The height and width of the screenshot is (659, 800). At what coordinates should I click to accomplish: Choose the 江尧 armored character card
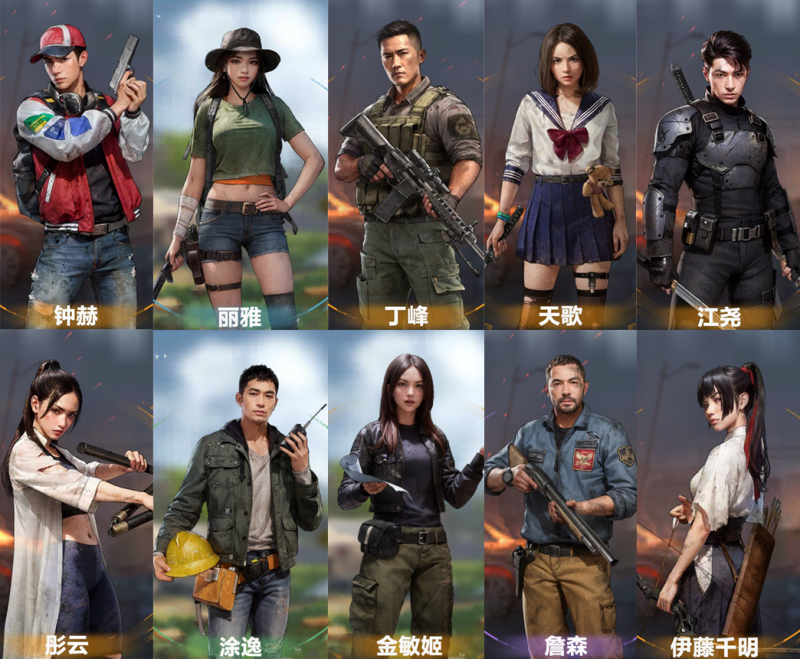(718, 165)
